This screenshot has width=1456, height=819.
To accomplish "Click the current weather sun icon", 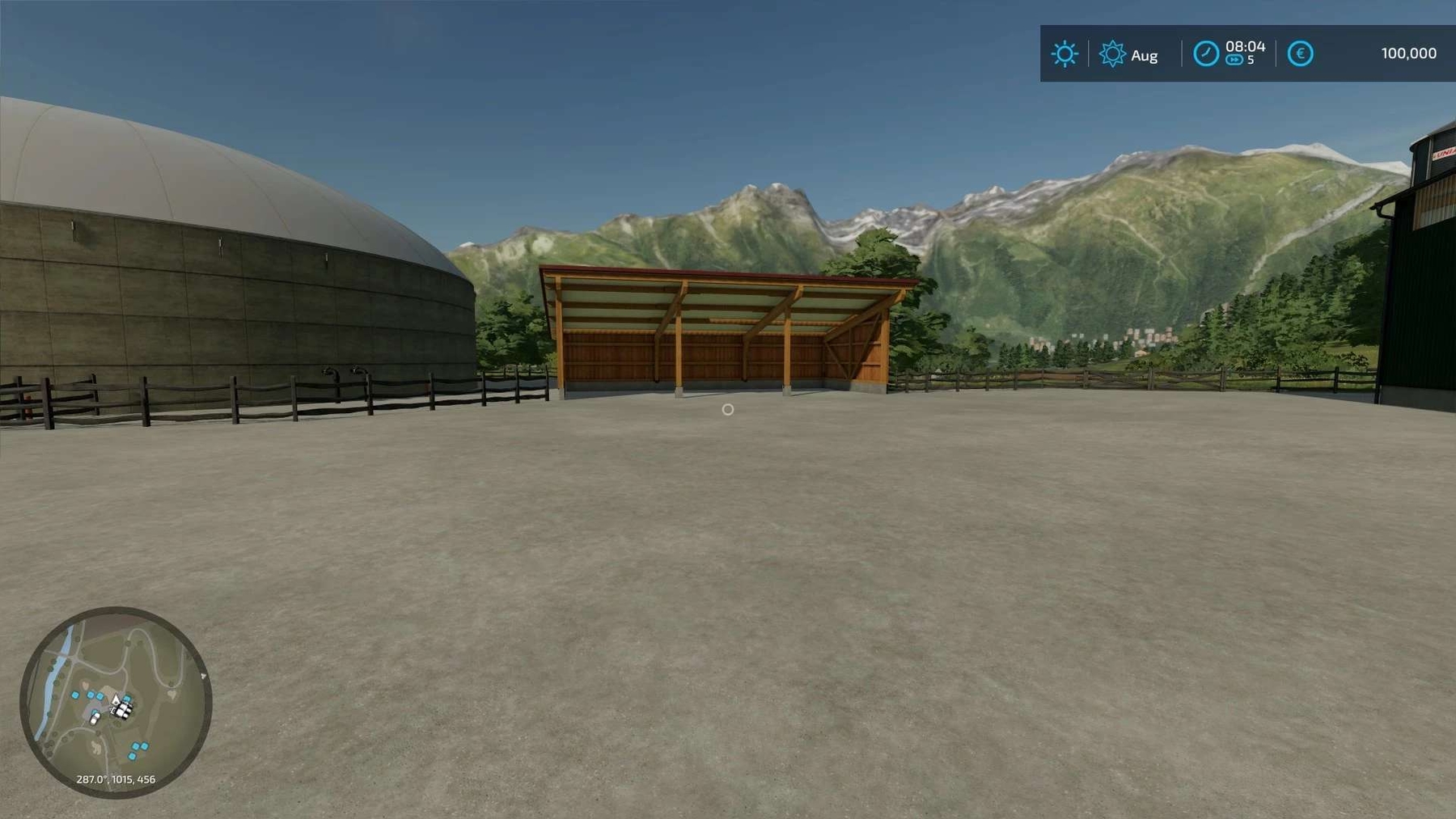I will click(1064, 52).
